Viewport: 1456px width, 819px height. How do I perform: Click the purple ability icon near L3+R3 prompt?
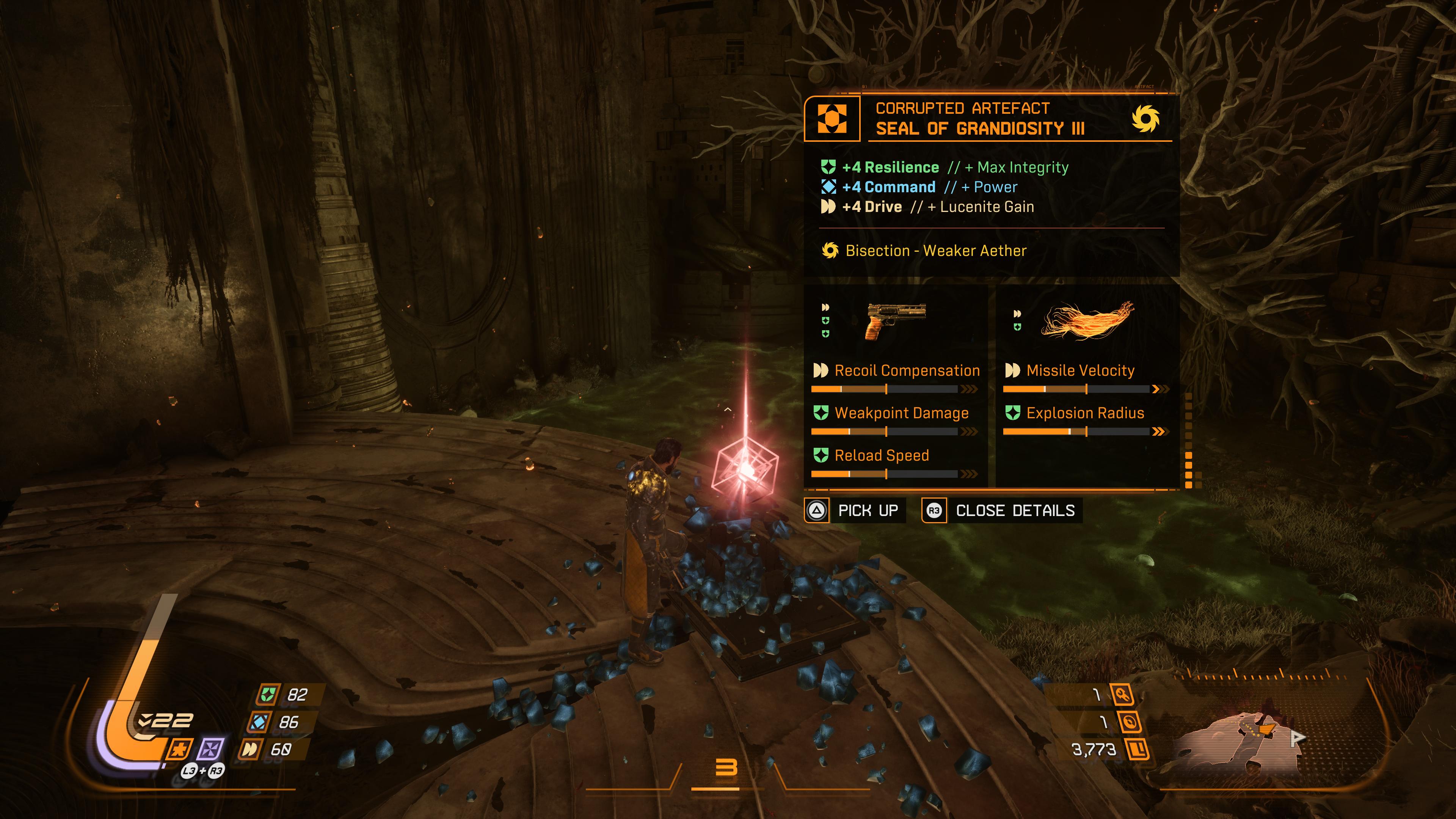pyautogui.click(x=211, y=749)
